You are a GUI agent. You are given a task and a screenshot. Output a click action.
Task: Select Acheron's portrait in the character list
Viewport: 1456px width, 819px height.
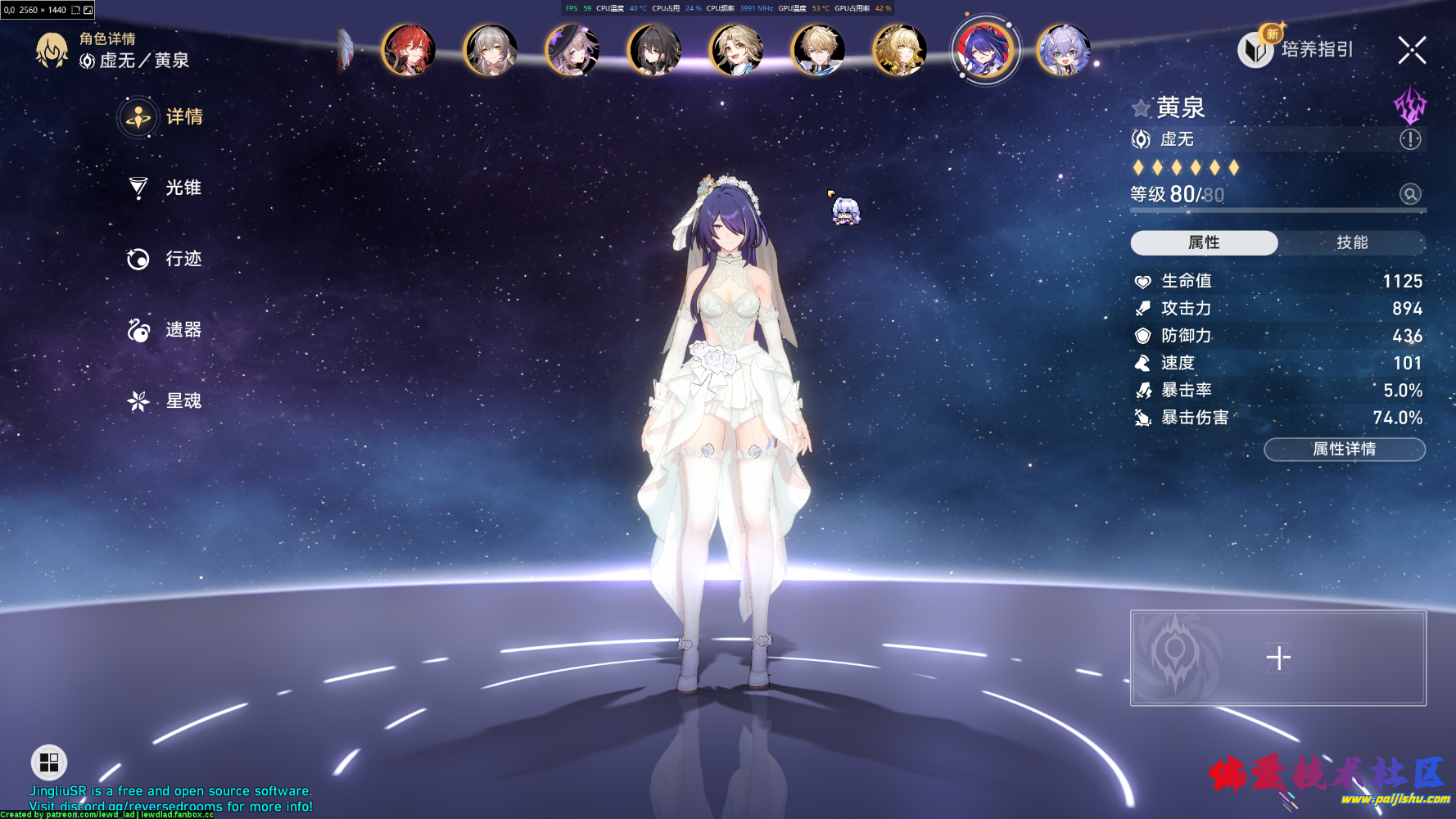coord(984,50)
